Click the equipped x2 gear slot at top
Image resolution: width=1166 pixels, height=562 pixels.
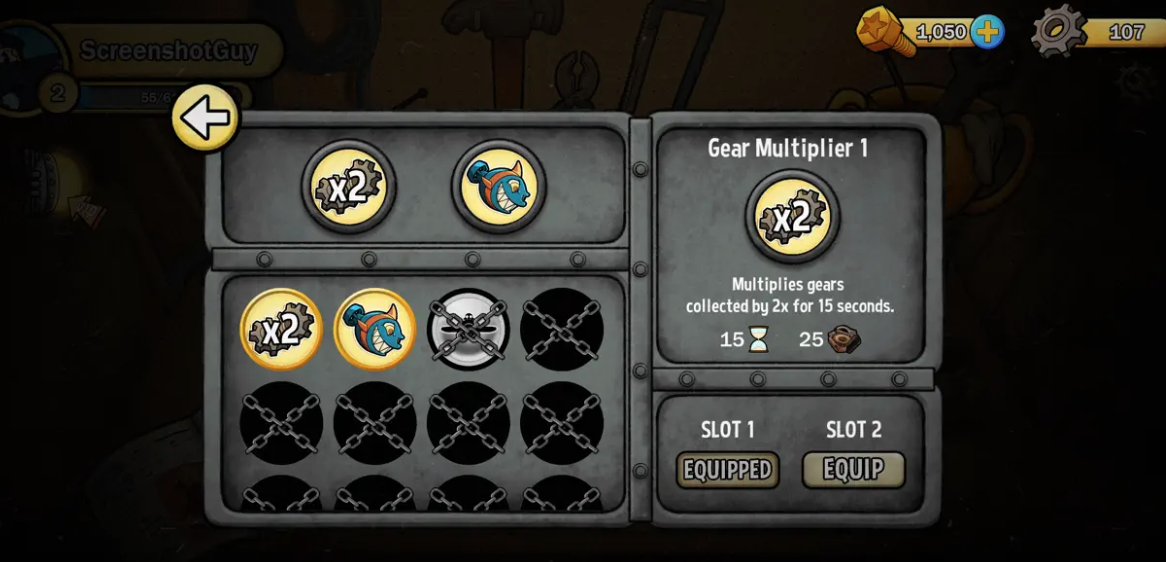click(x=348, y=187)
